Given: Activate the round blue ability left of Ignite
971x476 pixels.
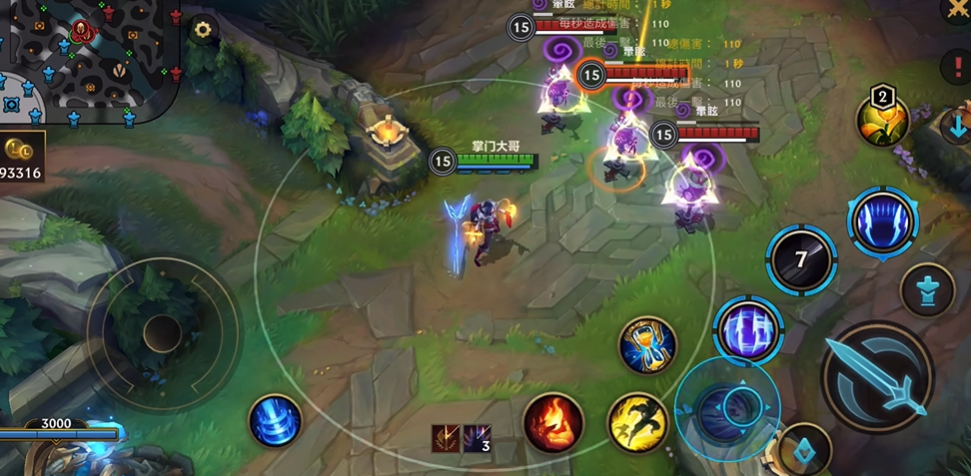Looking at the screenshot, I should (x=275, y=421).
